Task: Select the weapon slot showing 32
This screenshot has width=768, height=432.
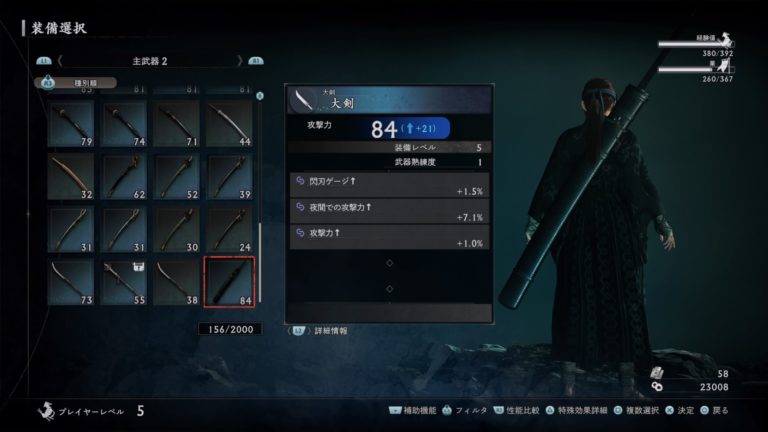Action: (x=71, y=177)
